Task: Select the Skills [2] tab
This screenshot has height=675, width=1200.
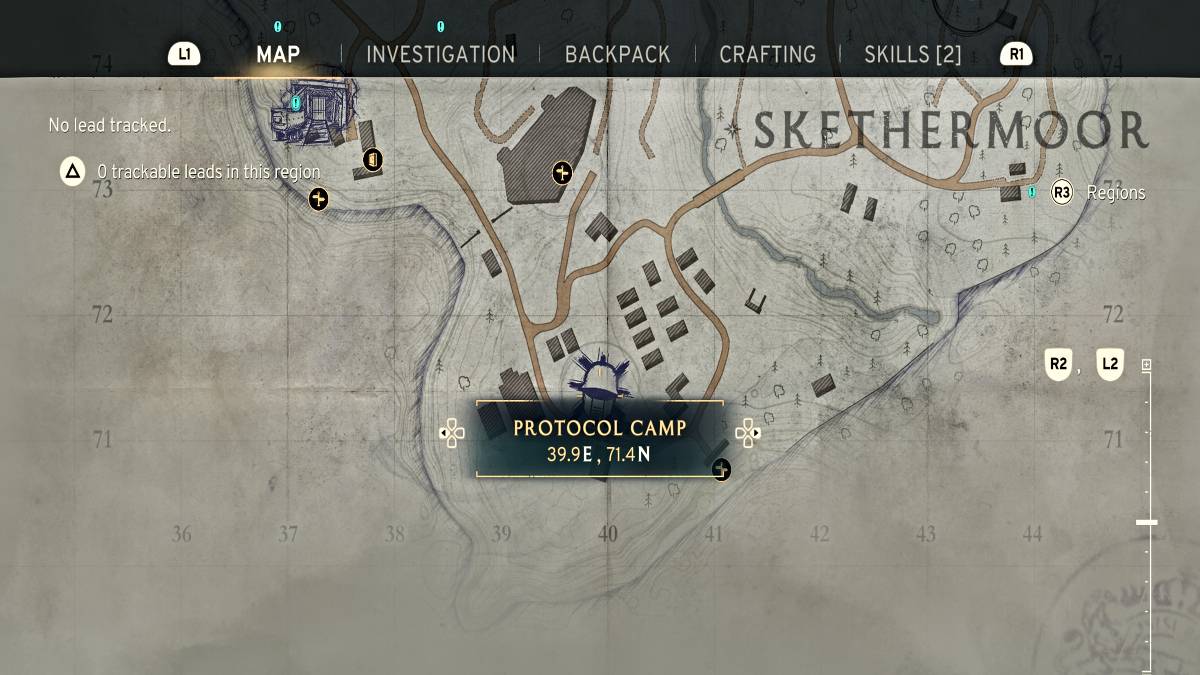Action: (x=912, y=54)
